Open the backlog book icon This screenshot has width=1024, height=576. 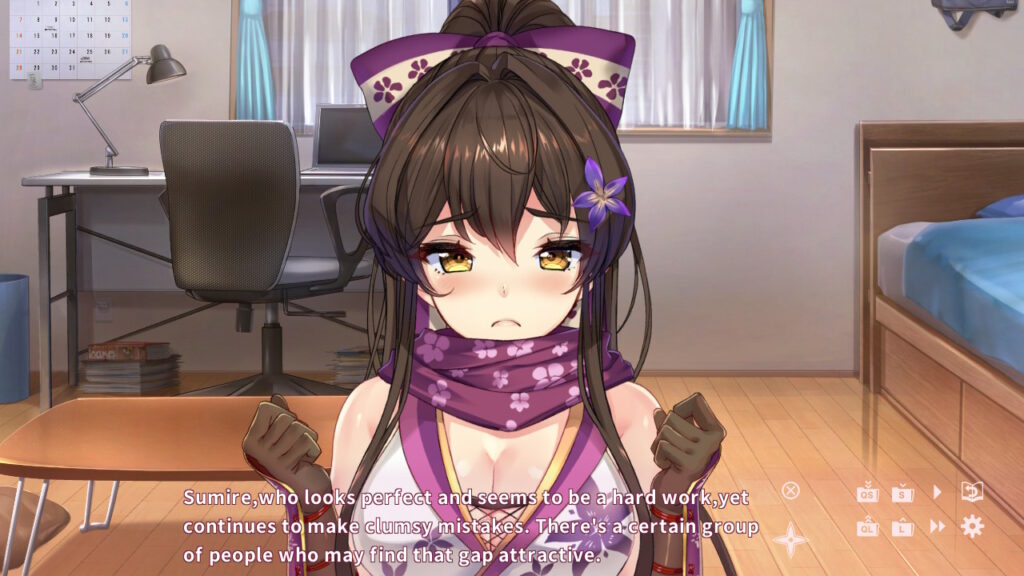click(972, 491)
